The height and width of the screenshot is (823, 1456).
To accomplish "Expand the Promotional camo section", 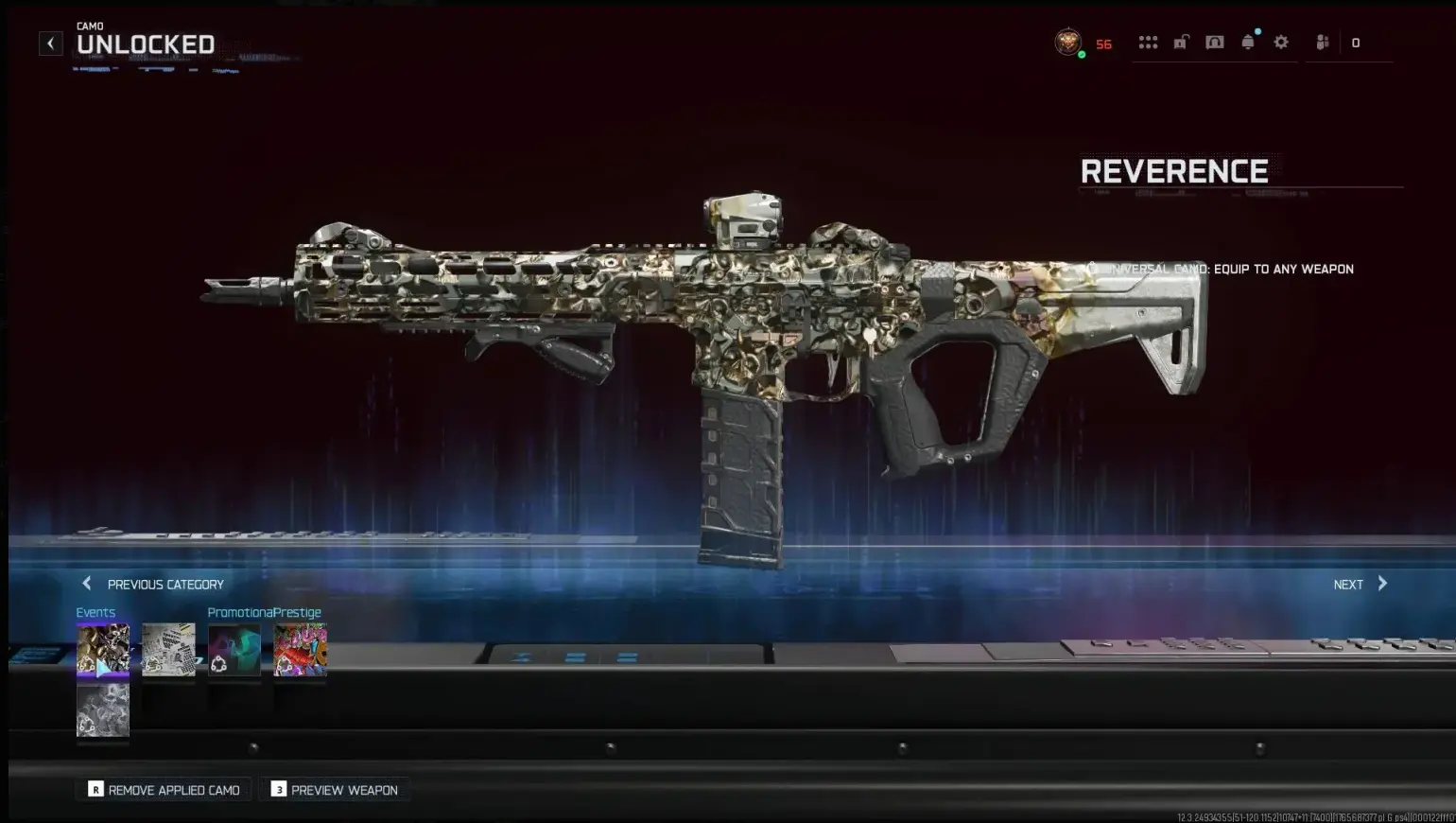I will (x=240, y=612).
